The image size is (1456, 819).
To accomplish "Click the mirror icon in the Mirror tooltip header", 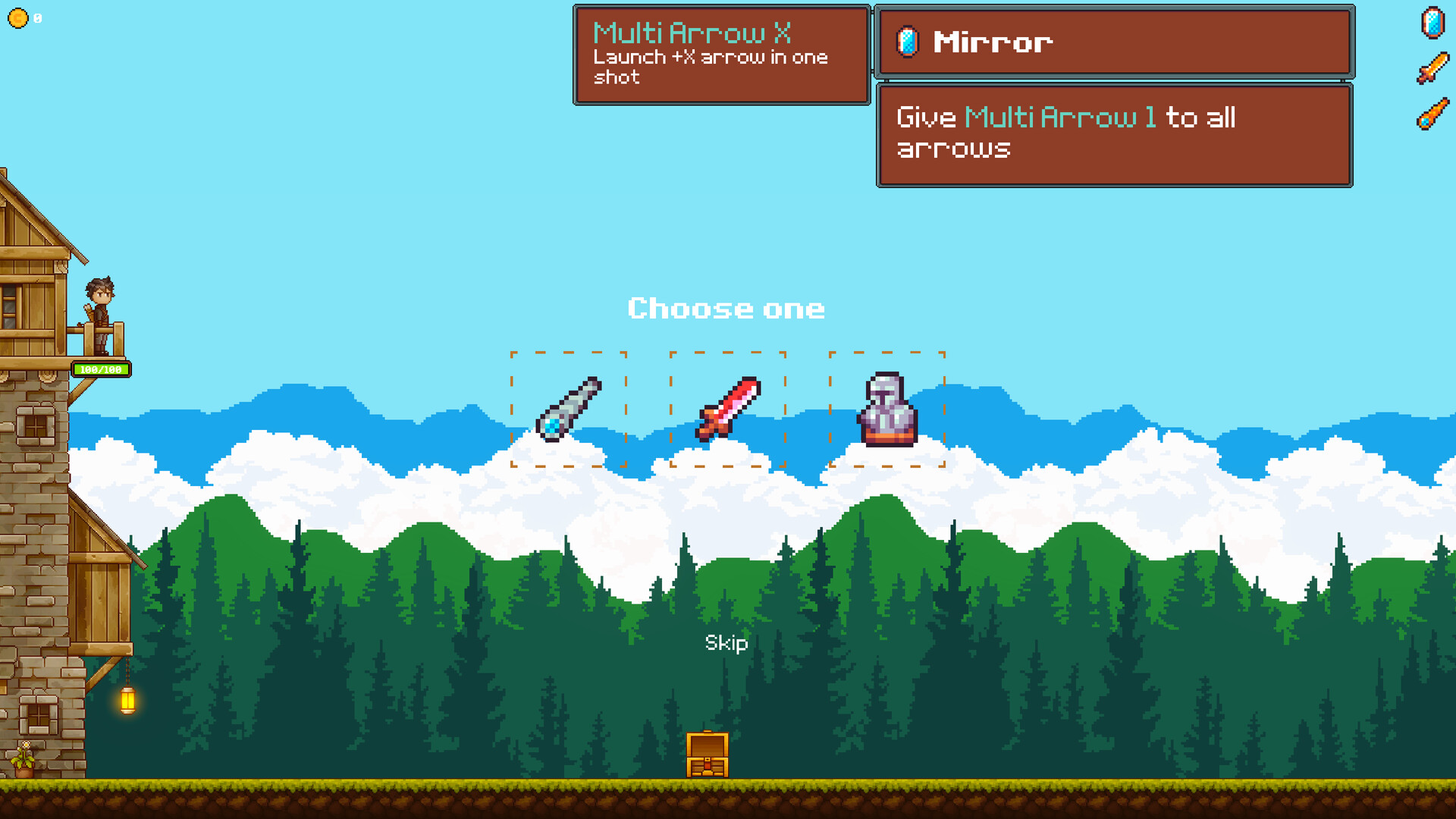I will pyautogui.click(x=907, y=42).
